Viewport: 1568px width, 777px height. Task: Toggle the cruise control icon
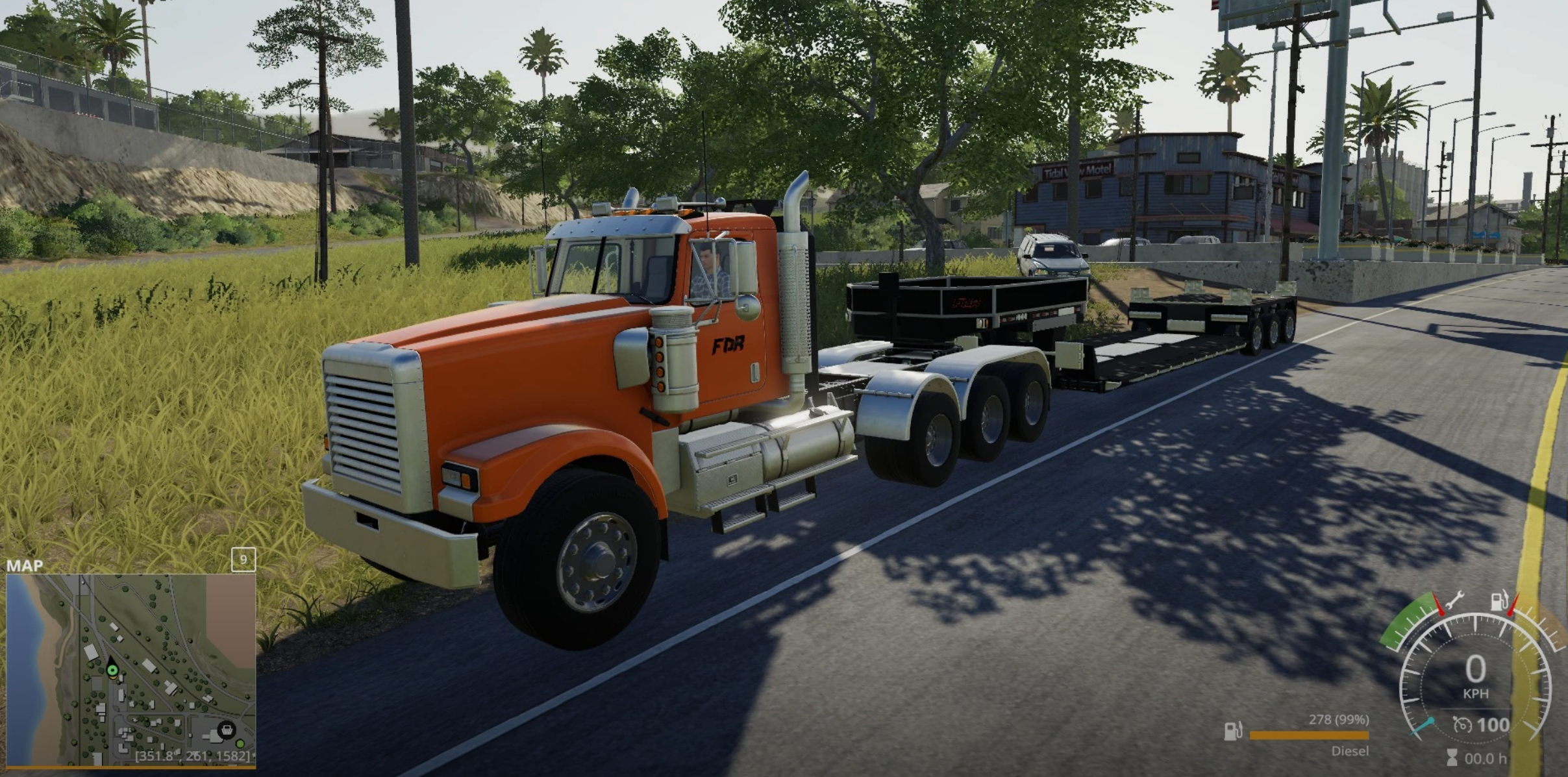point(1462,725)
